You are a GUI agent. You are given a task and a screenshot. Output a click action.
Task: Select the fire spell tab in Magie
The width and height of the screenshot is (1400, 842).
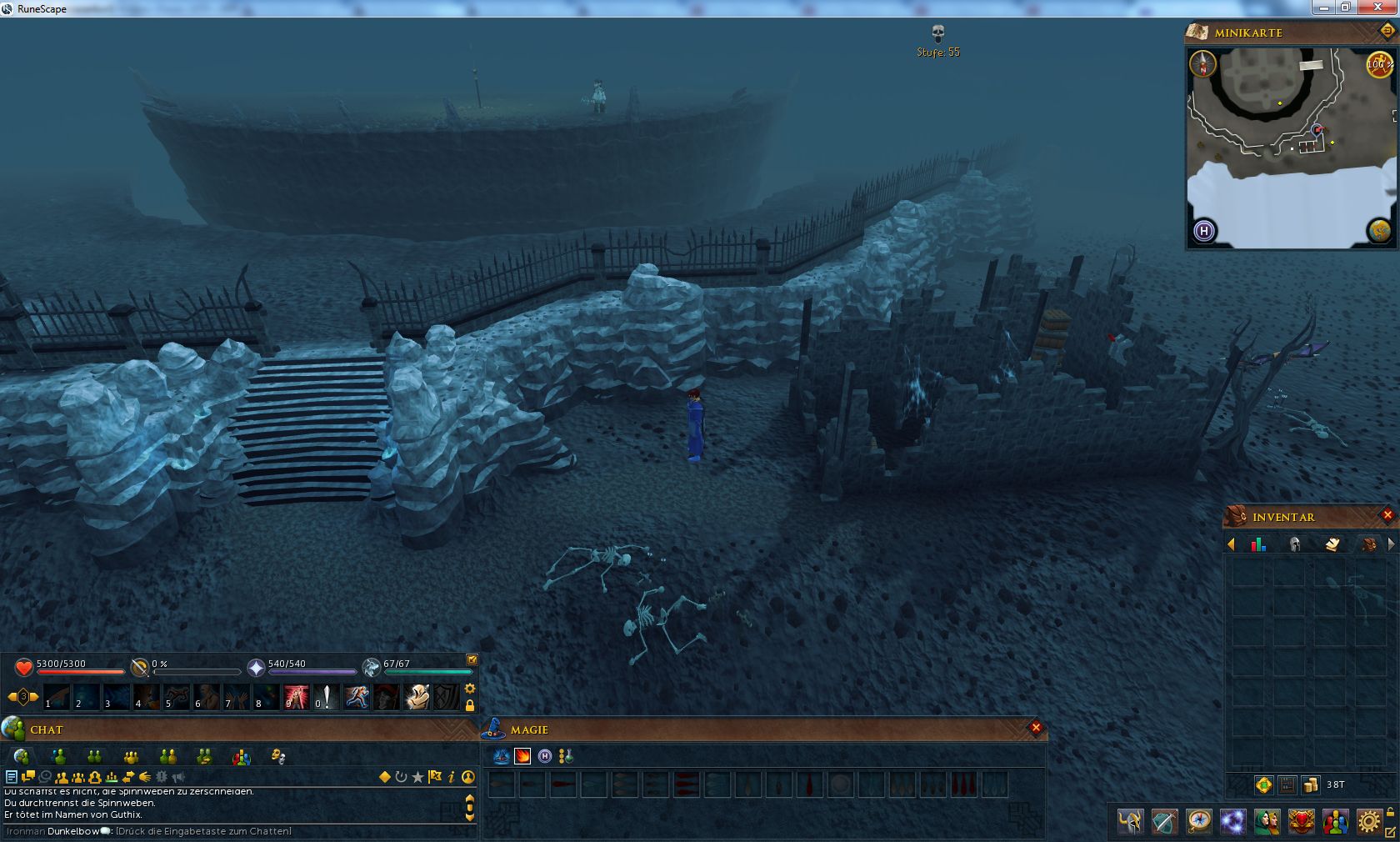point(522,756)
